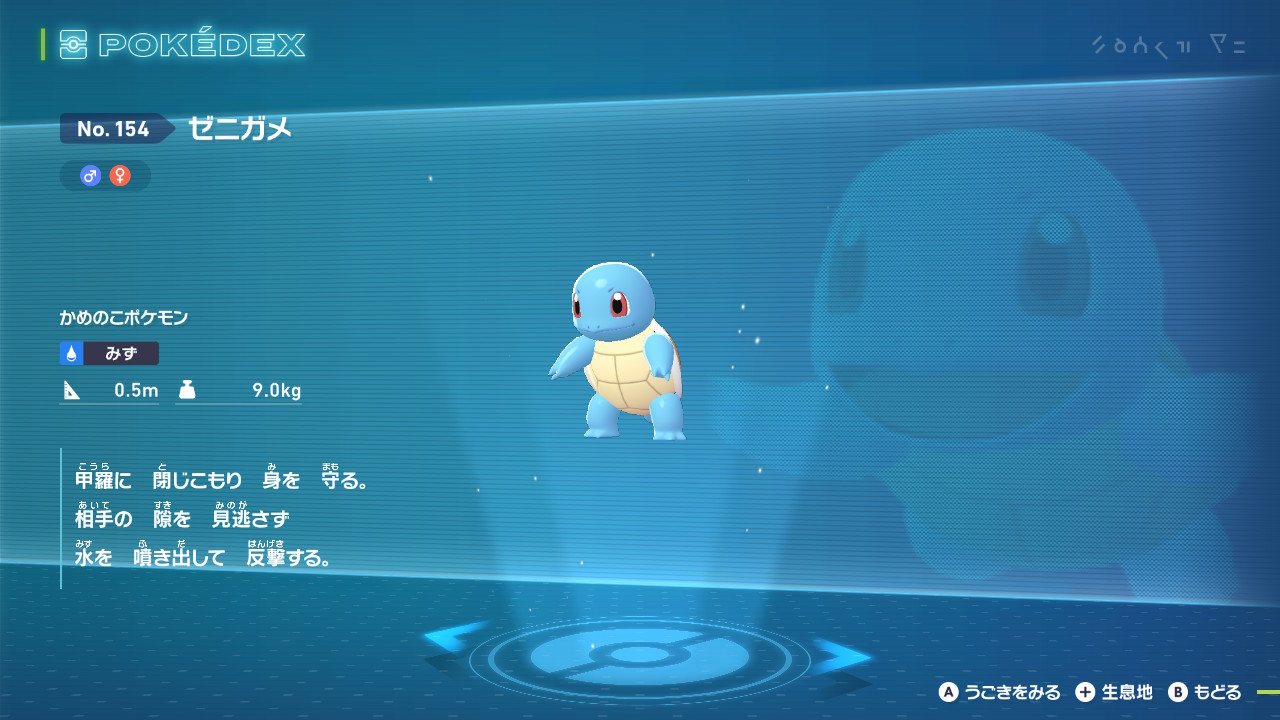Click the みず water type badge

pos(109,353)
